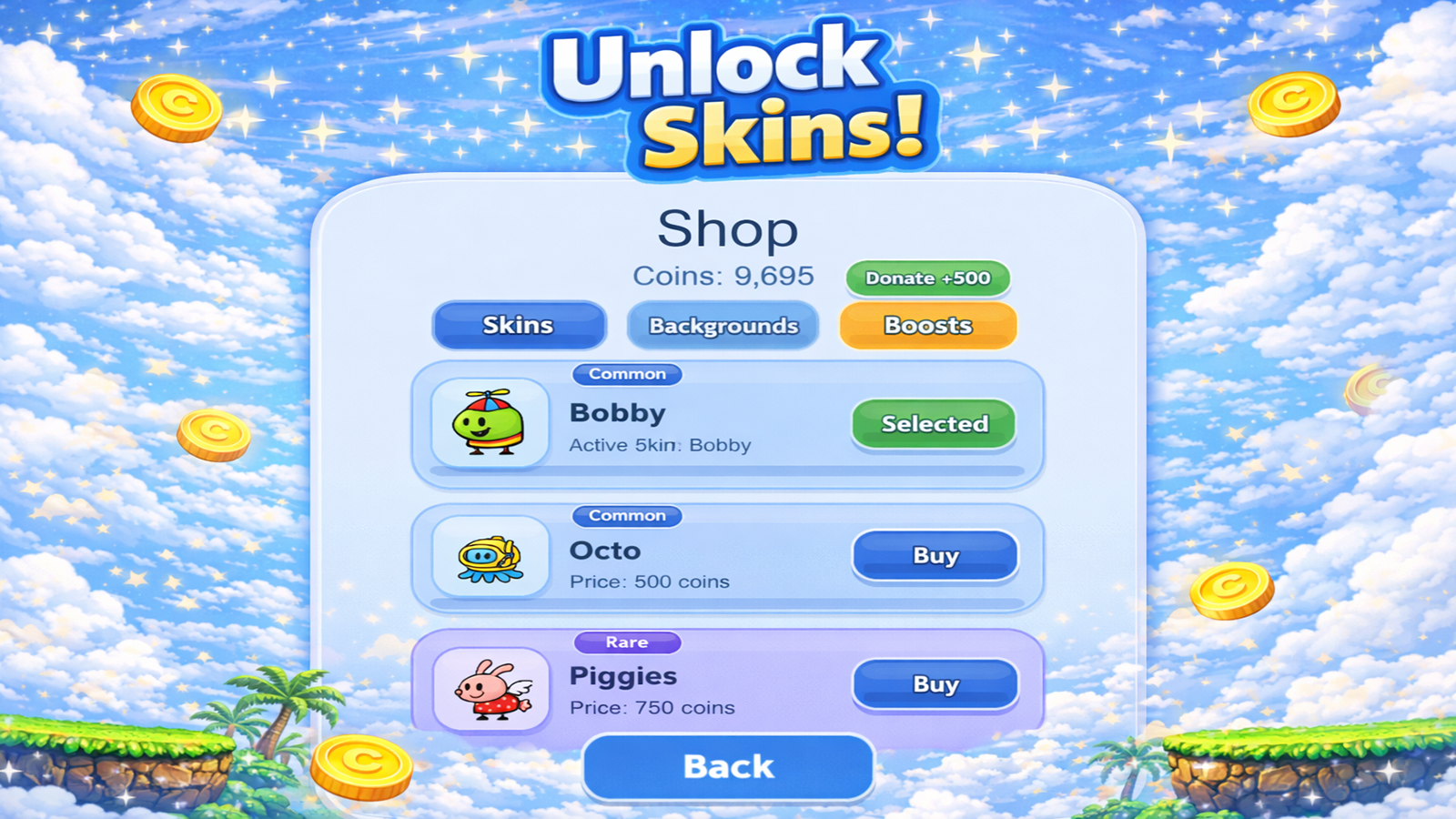Open the Boosts tab

[926, 325]
